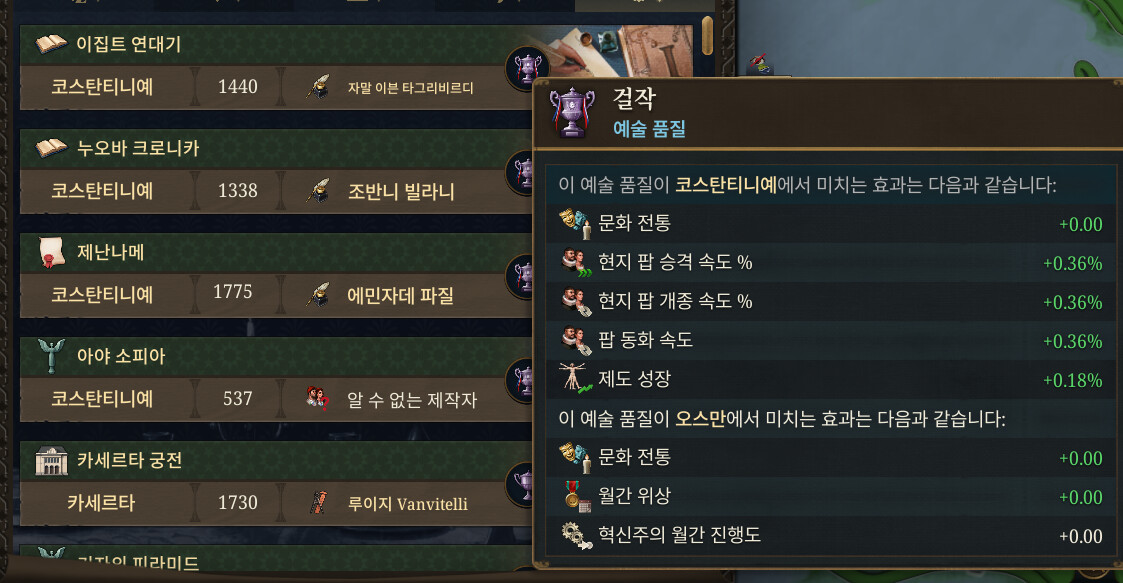Click author 자말 이븐 타그리비르디
1123x583 pixels.
410,87
